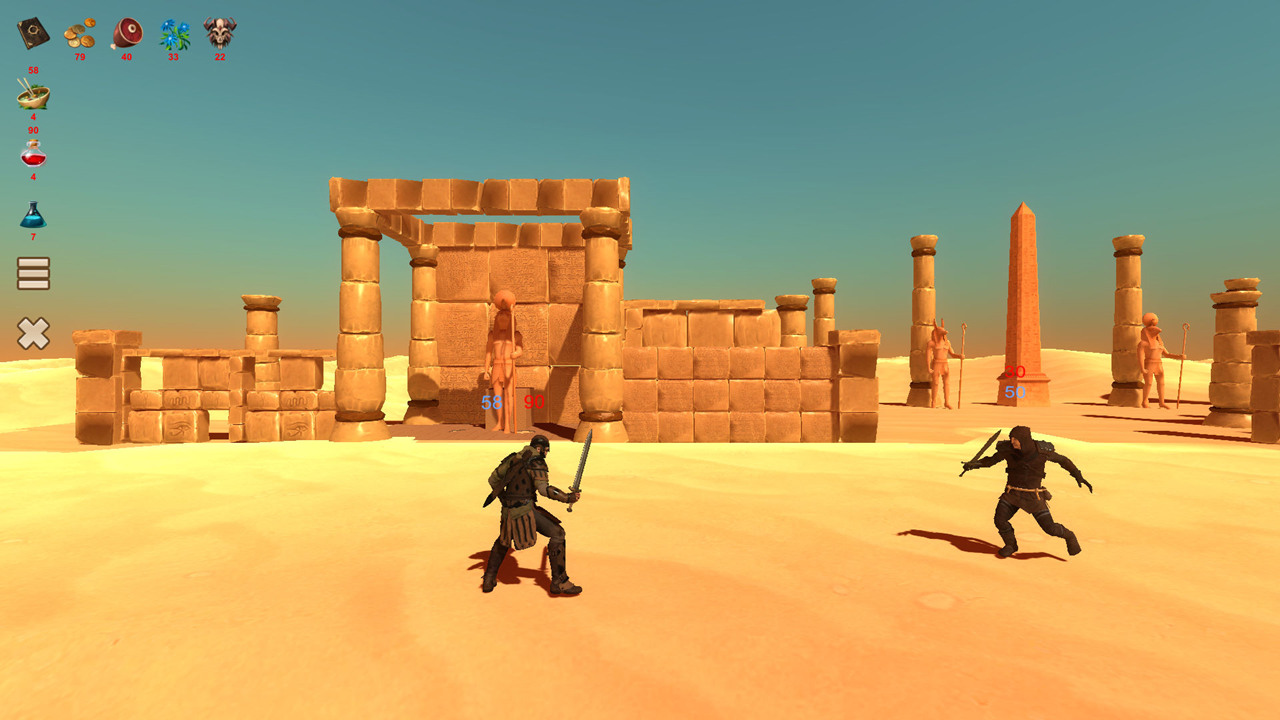Click the blue mana flask icon
Screen dimensions: 1280x720
33,218
